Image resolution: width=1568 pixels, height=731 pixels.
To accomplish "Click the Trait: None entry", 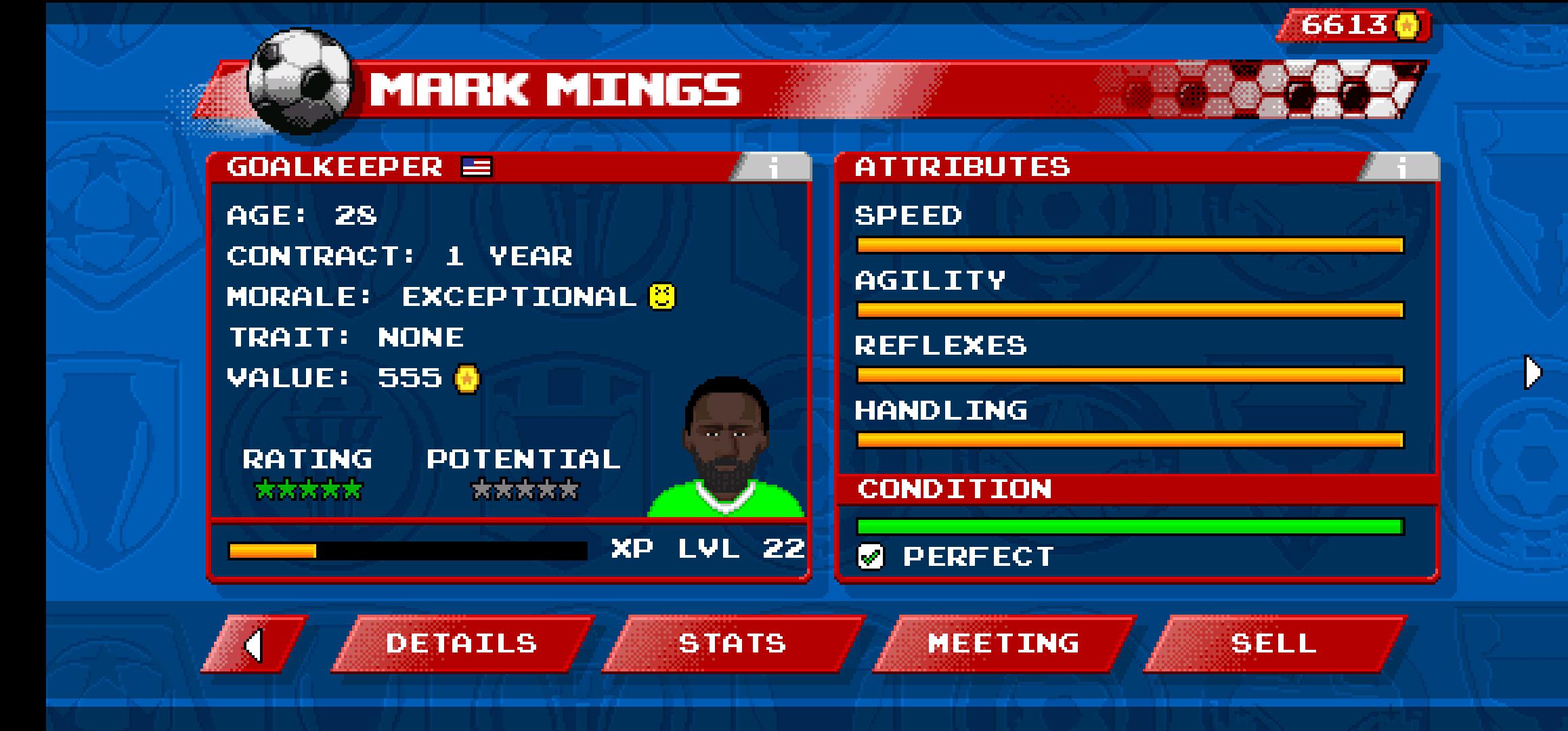I will pos(347,336).
